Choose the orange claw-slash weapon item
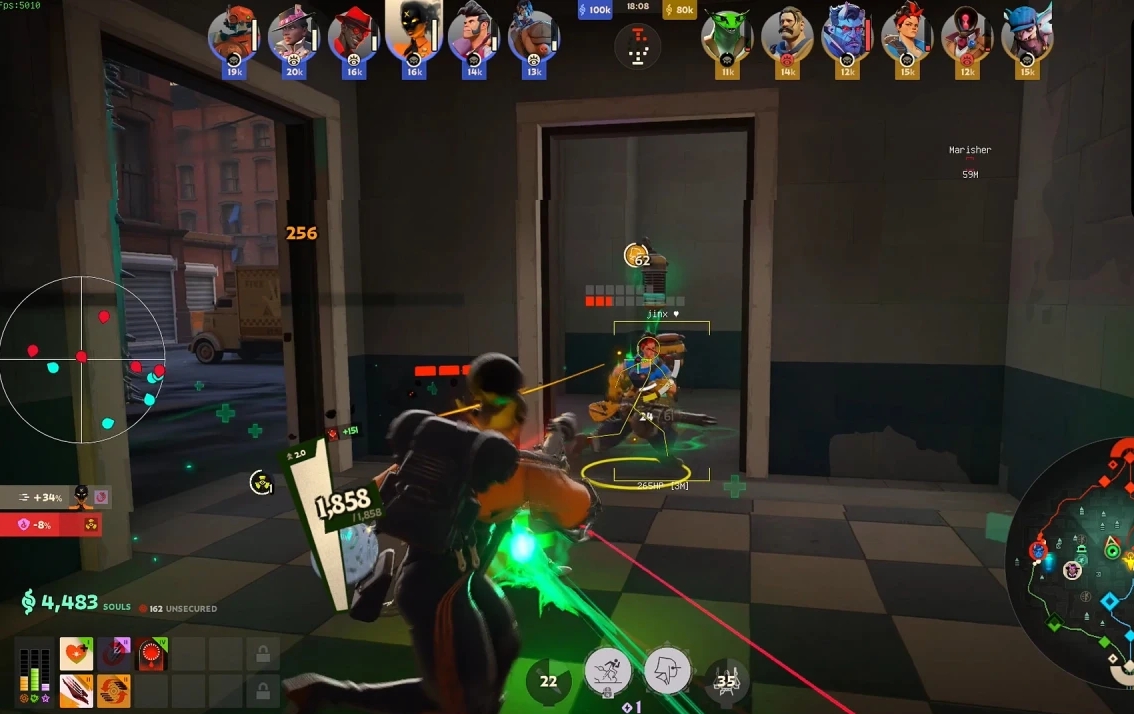The image size is (1134, 714). (x=76, y=690)
